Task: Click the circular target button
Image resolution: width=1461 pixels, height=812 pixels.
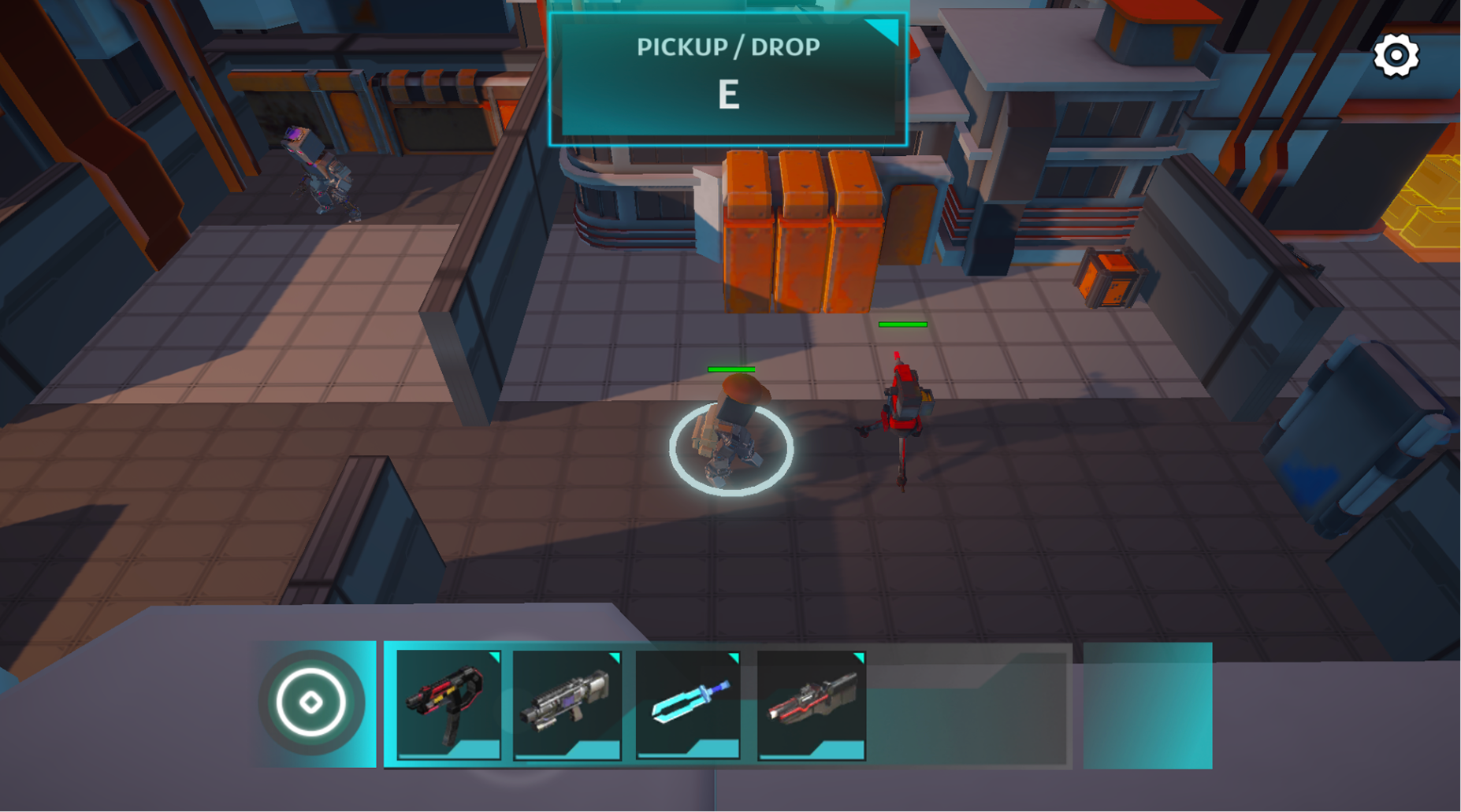Action: point(311,703)
